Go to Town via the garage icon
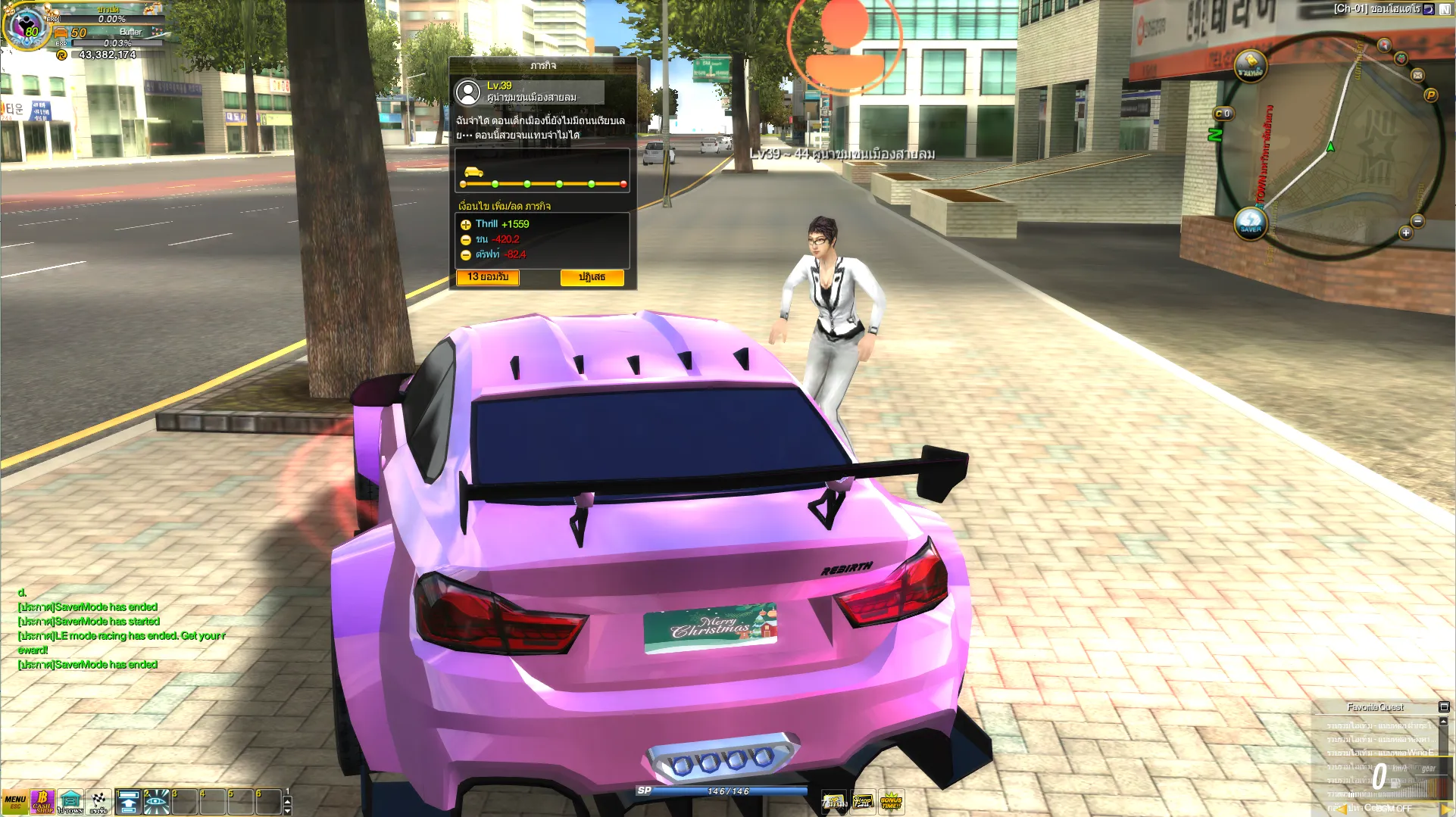Screen dimensions: 1456x817 [x=70, y=802]
